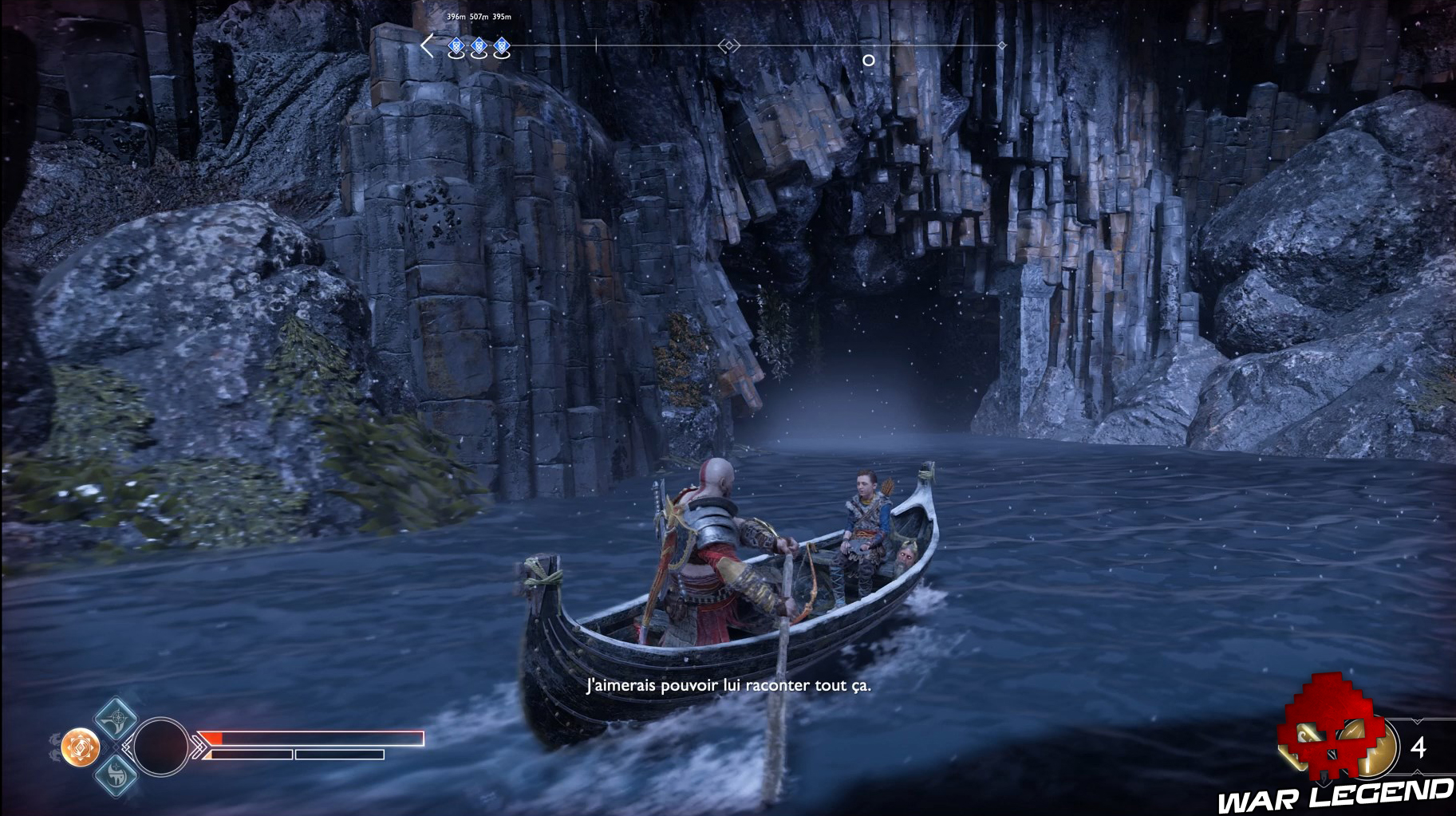Viewport: 1456px width, 816px height.
Task: Click the left rage meter segment under the health bar
Action: click(x=251, y=754)
